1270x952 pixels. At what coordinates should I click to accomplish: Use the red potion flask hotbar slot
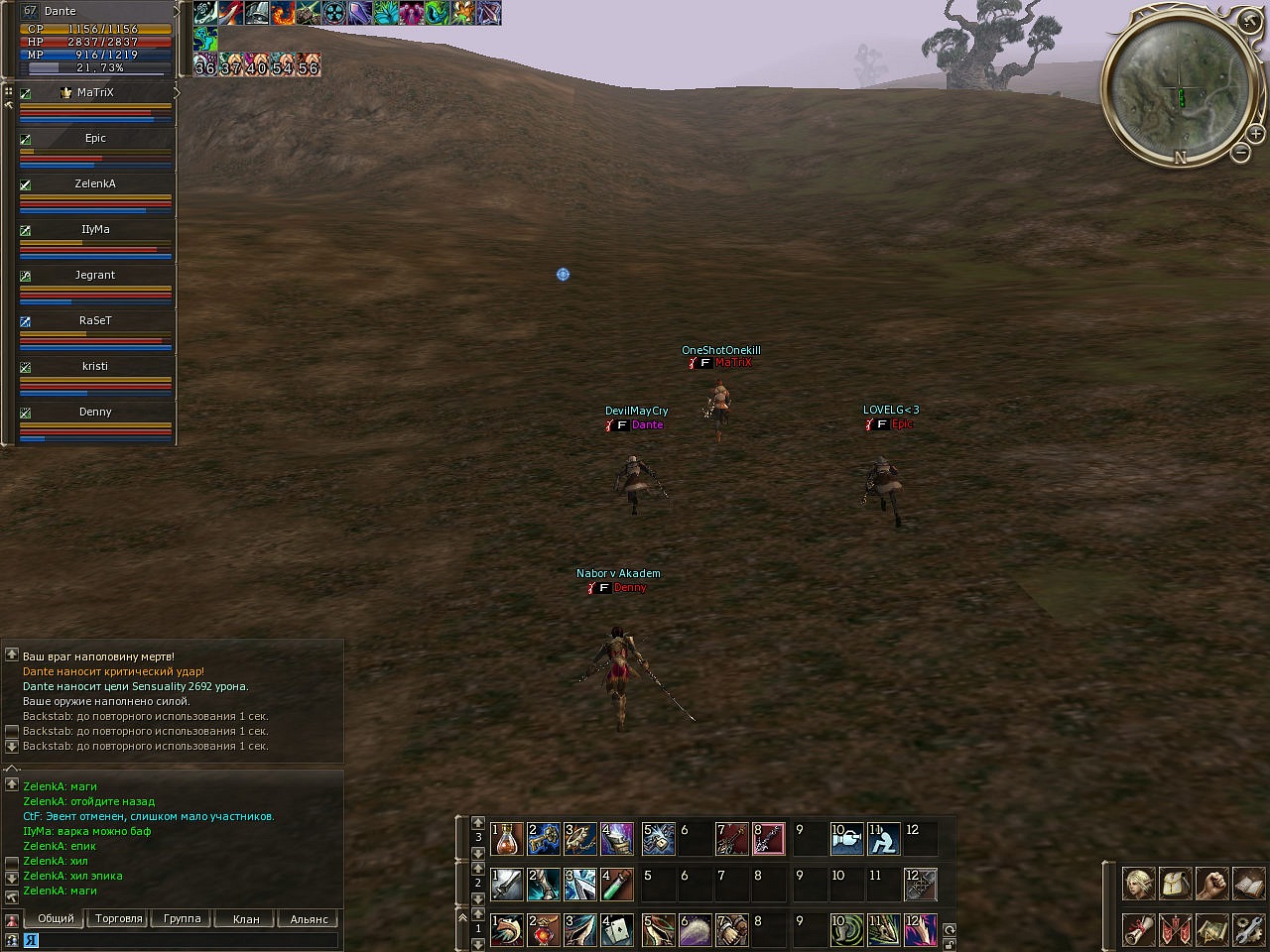(x=507, y=839)
